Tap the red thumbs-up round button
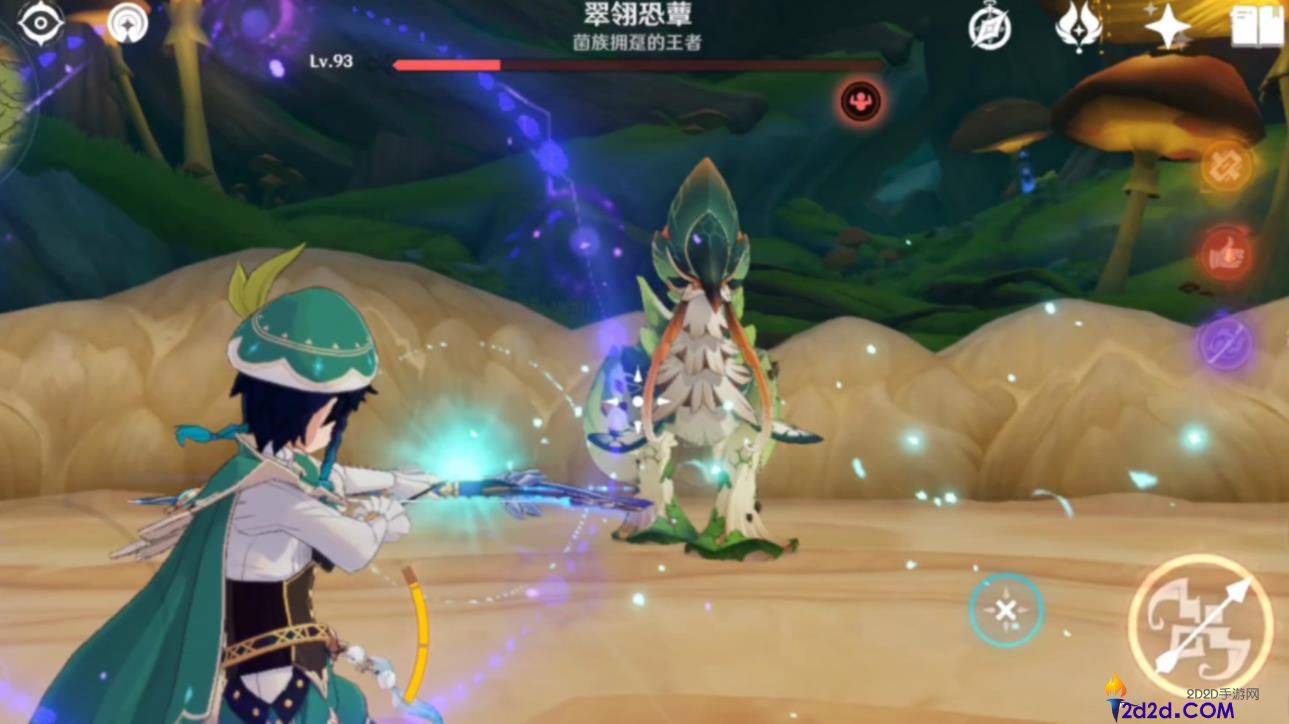The width and height of the screenshot is (1289, 724). [1225, 256]
